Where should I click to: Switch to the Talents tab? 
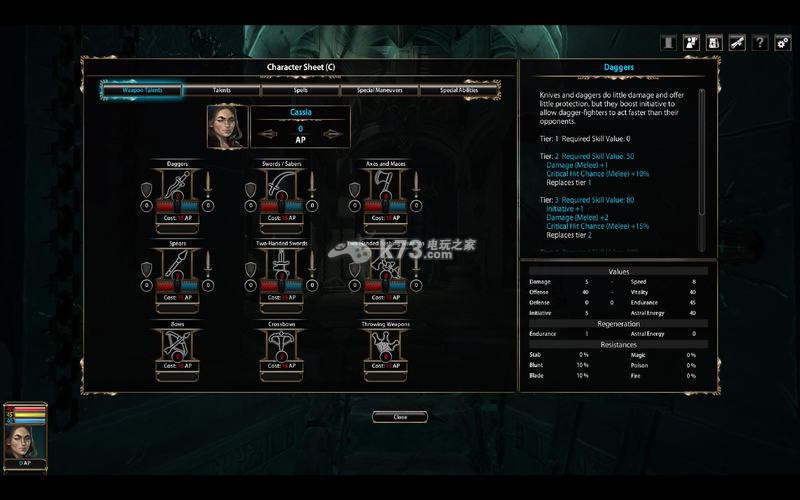222,90
